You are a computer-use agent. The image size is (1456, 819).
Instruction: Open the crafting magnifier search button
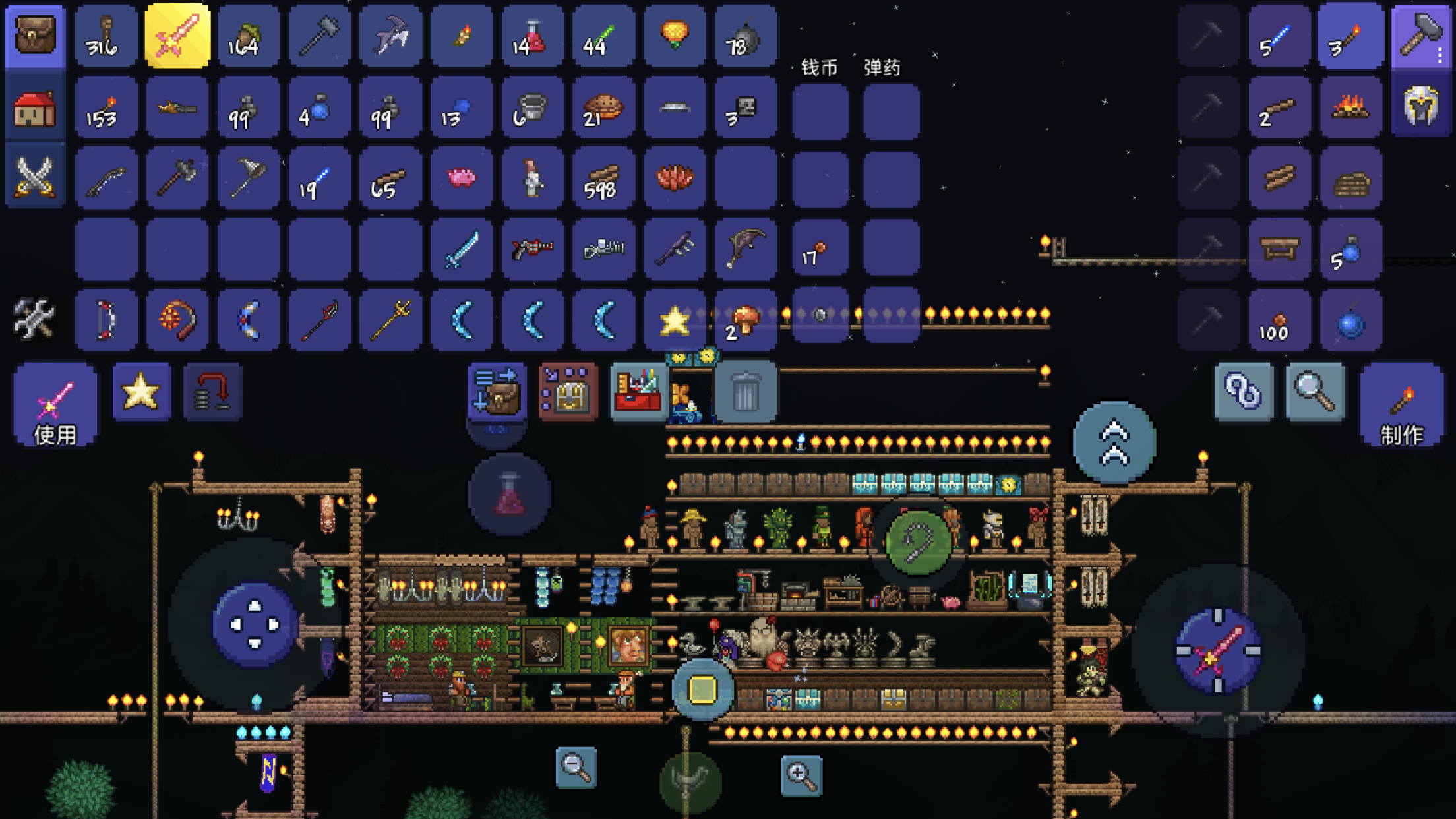(x=1314, y=392)
